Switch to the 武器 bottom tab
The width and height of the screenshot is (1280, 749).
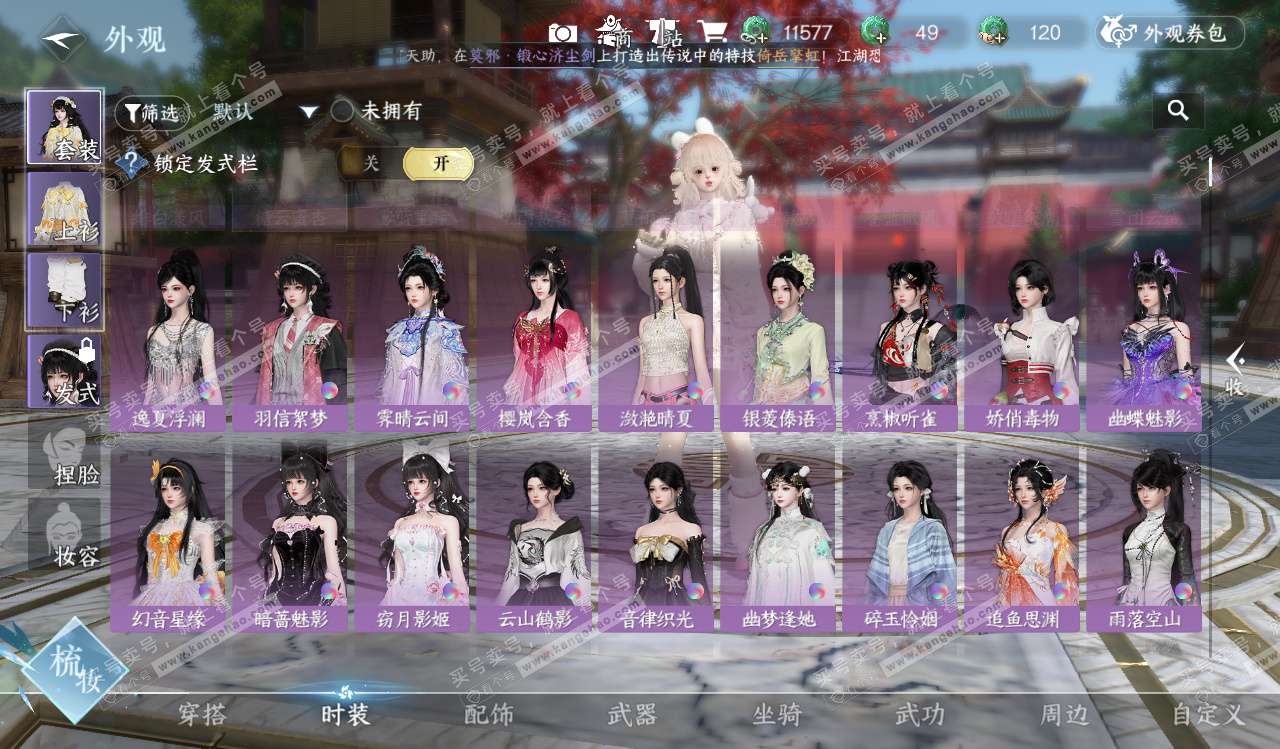632,714
